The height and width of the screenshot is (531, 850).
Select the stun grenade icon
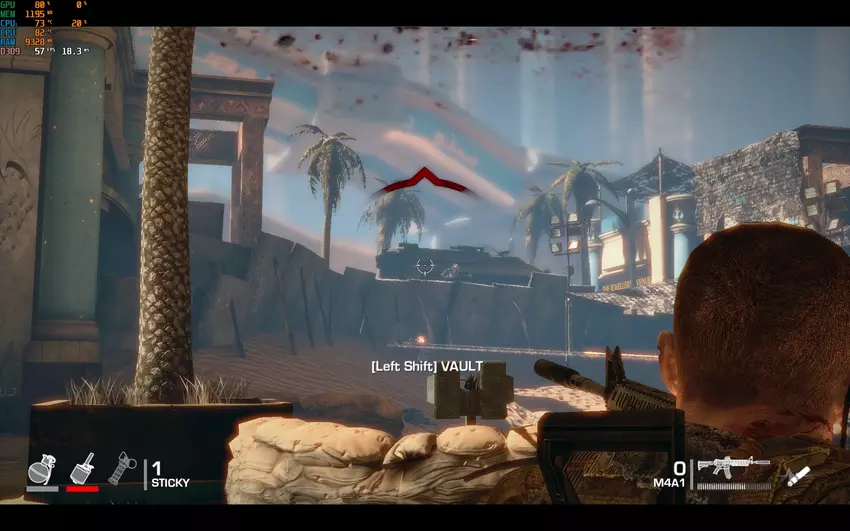(x=122, y=468)
